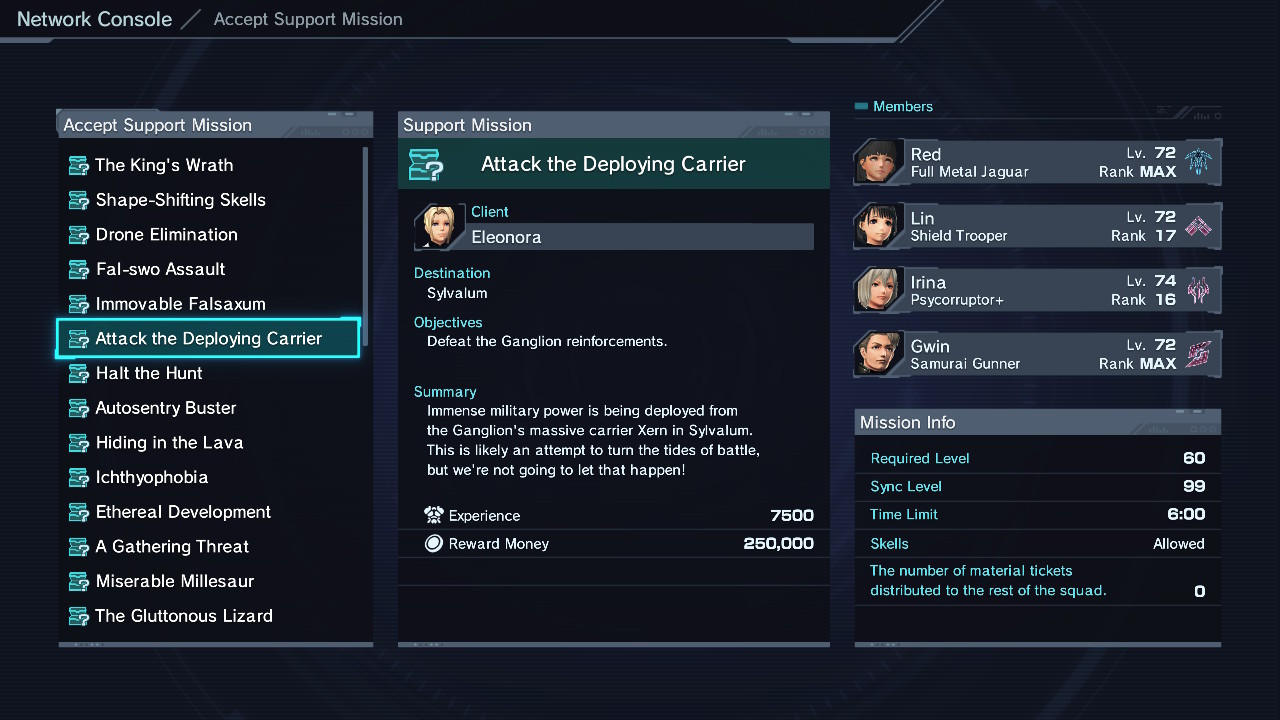Choose the Ethereal Development mission
This screenshot has width=1280, height=720.
183,512
